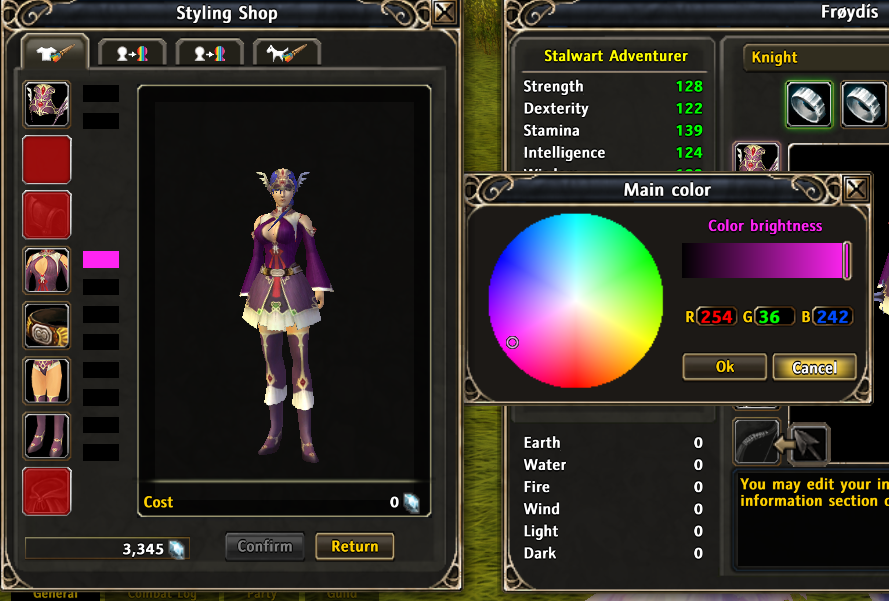Select the gold belt slot
Screen dimensions: 889x601
point(47,326)
